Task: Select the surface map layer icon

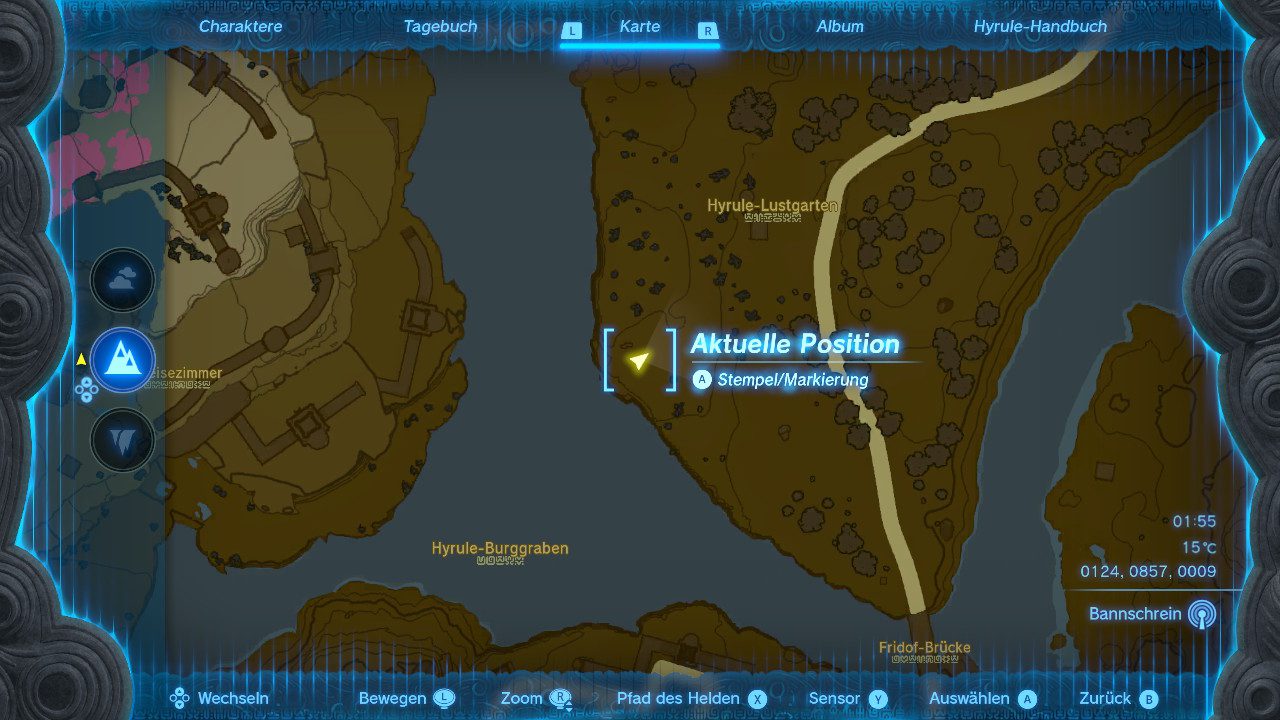Action: pos(123,360)
